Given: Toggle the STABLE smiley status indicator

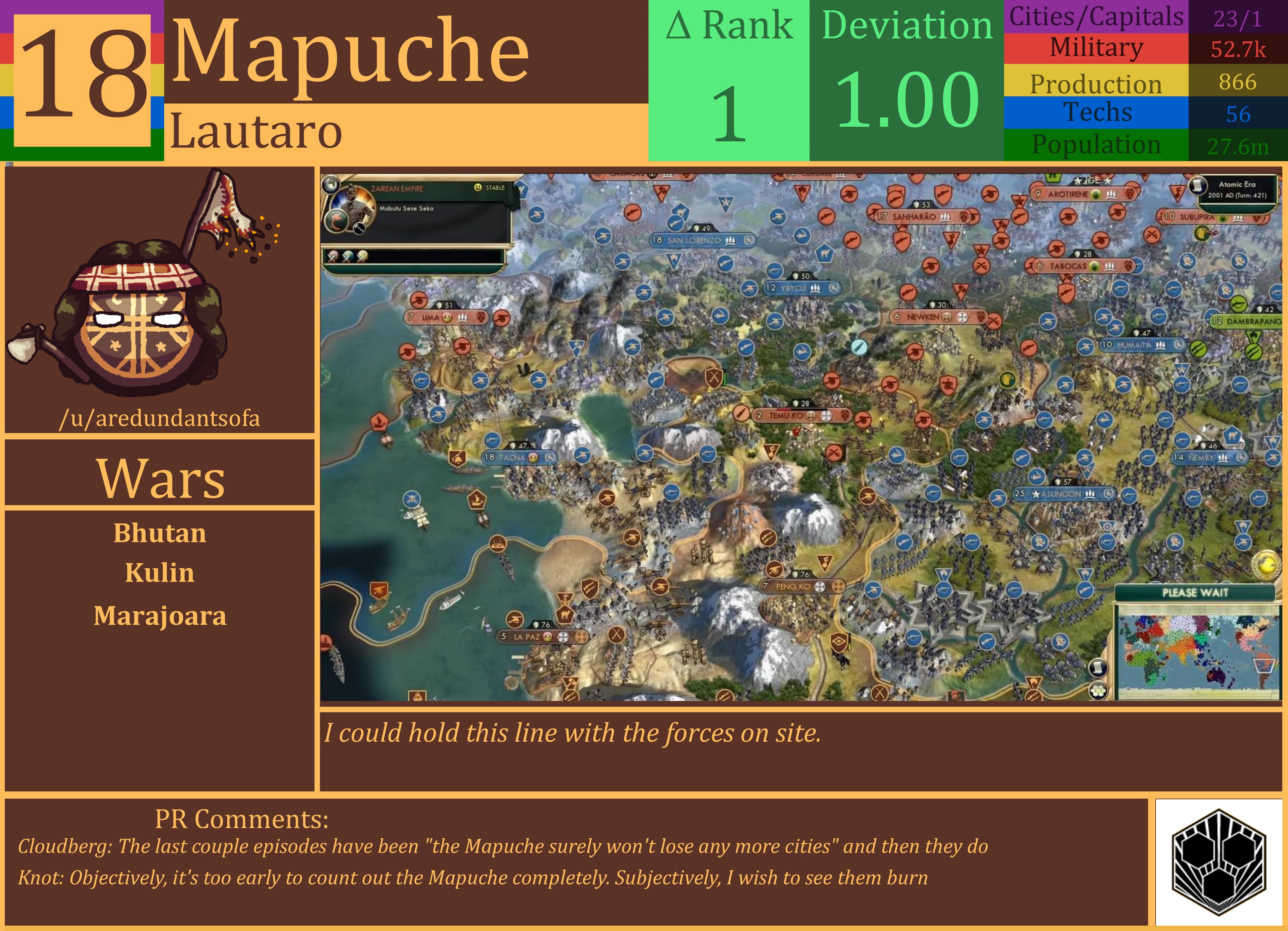Looking at the screenshot, I should tap(479, 187).
